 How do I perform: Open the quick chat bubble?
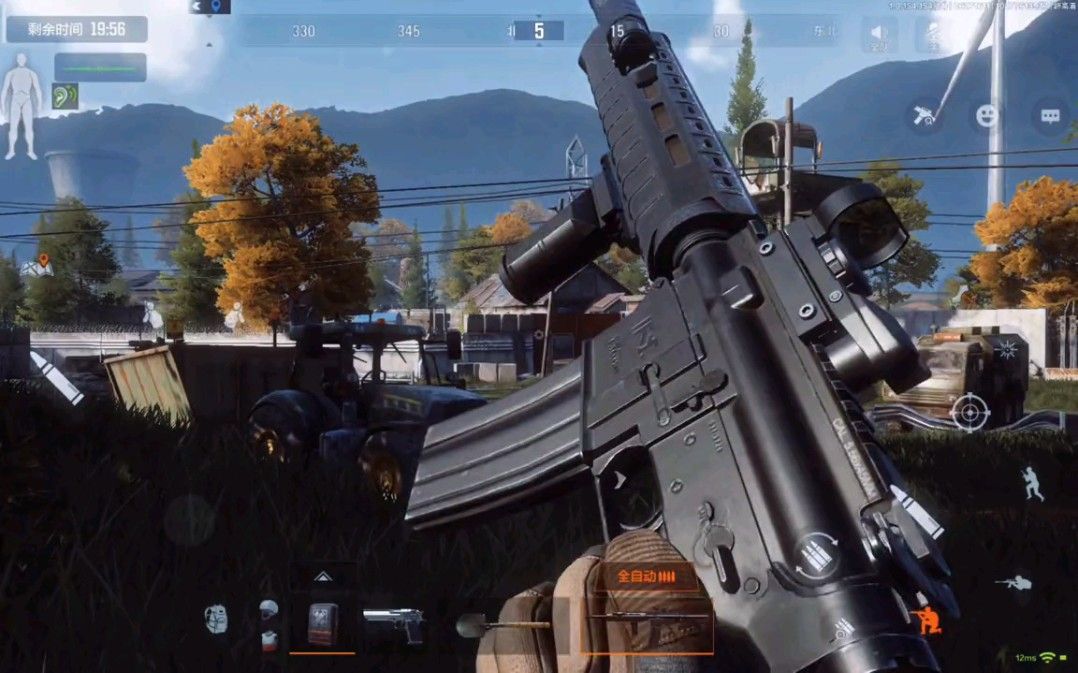tap(1050, 115)
